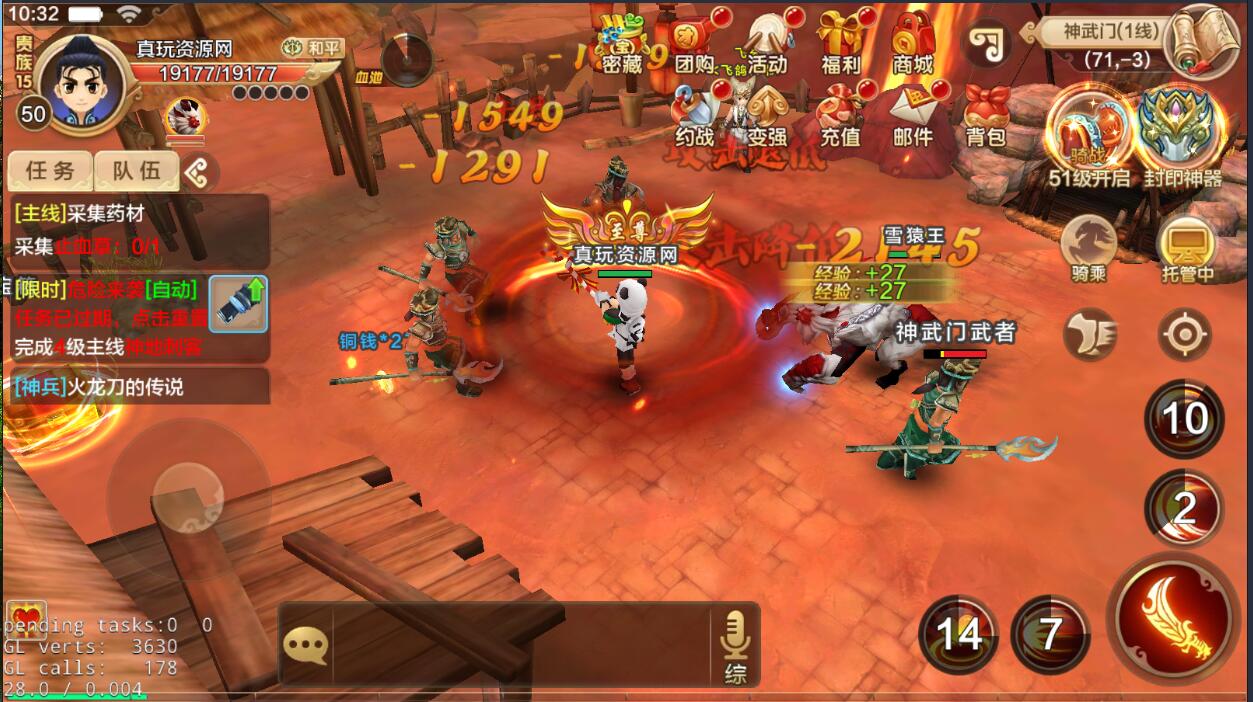Open the 福利 welfare gift menu

point(840,46)
